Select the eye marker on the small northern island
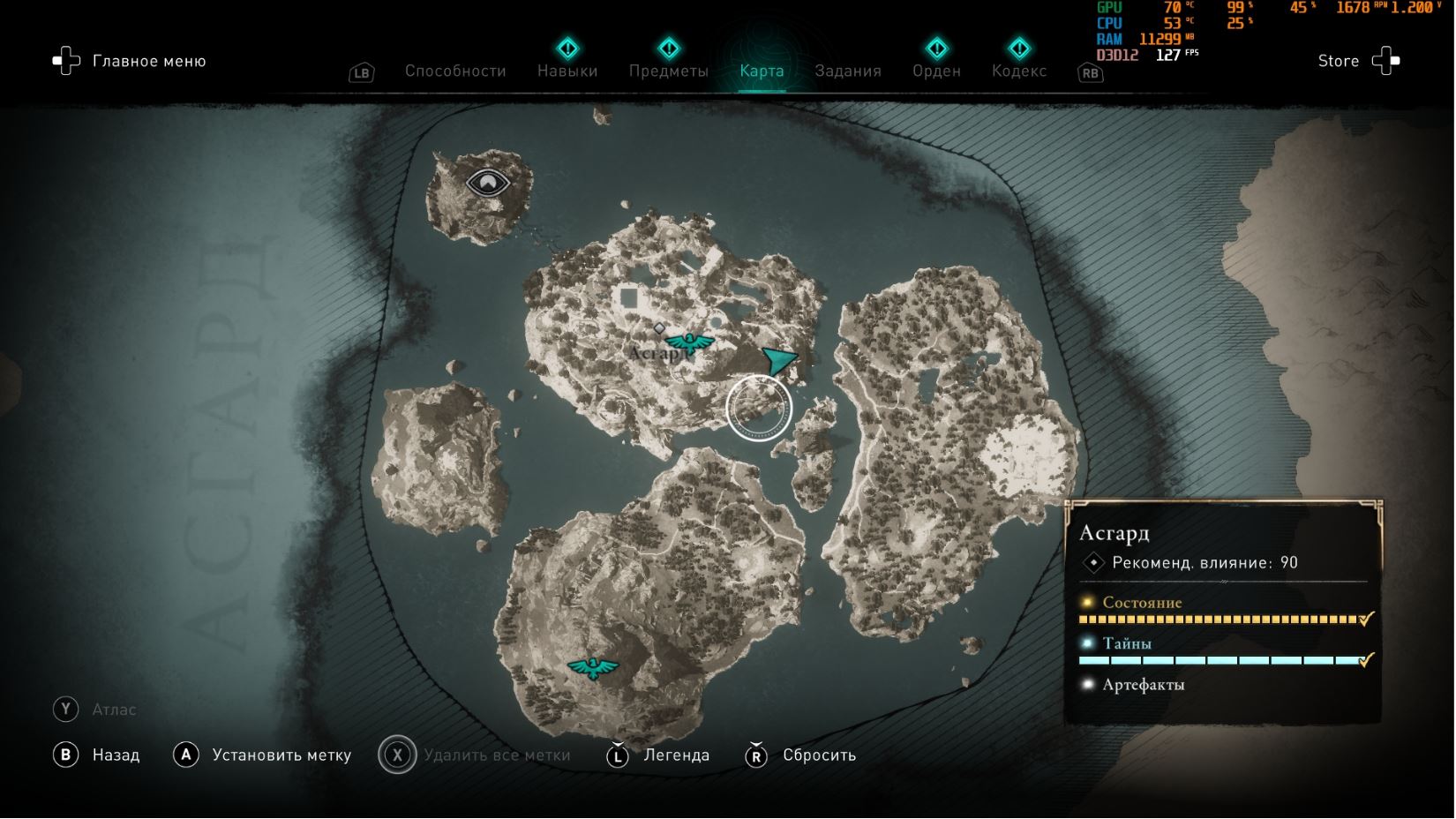1456x819 pixels. point(487,183)
